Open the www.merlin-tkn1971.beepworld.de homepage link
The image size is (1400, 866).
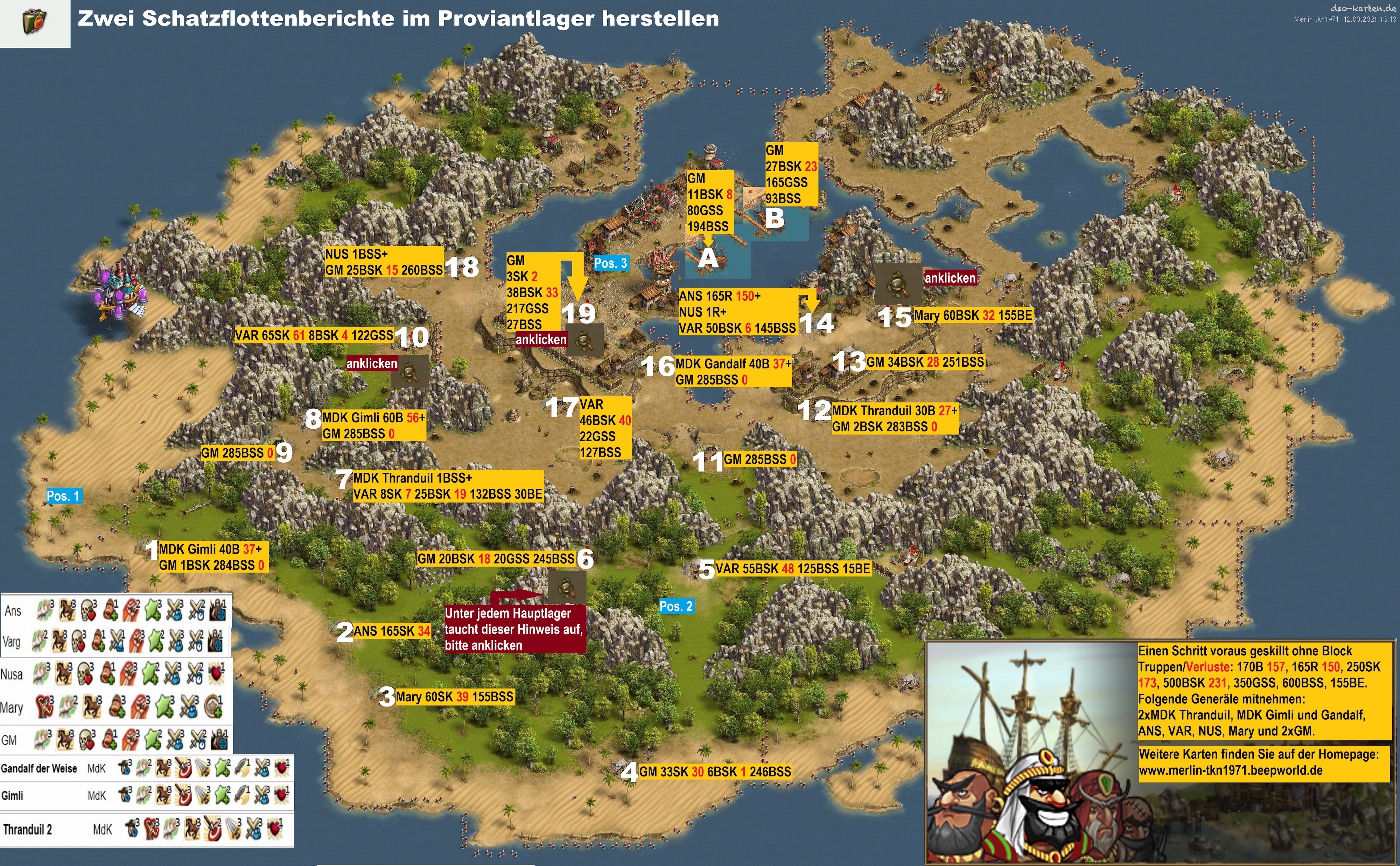click(x=1230, y=770)
